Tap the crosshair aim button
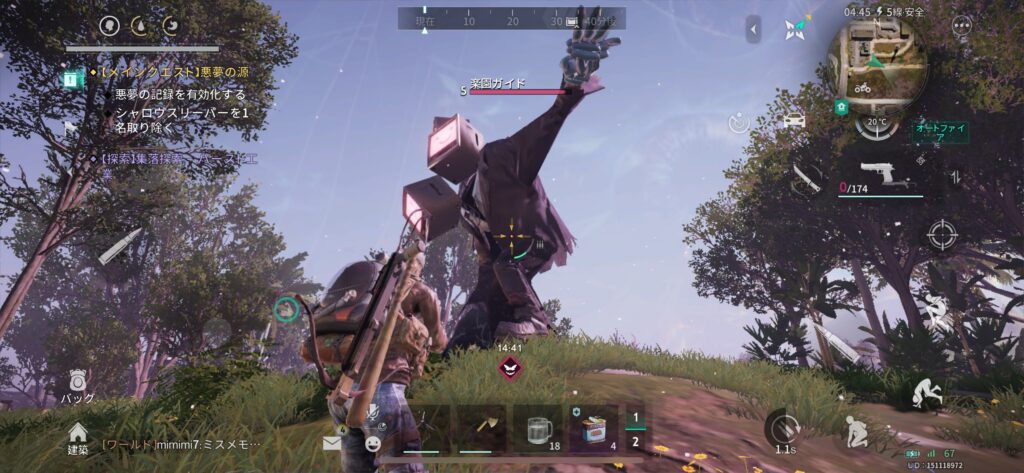This screenshot has height=473, width=1024. [940, 235]
